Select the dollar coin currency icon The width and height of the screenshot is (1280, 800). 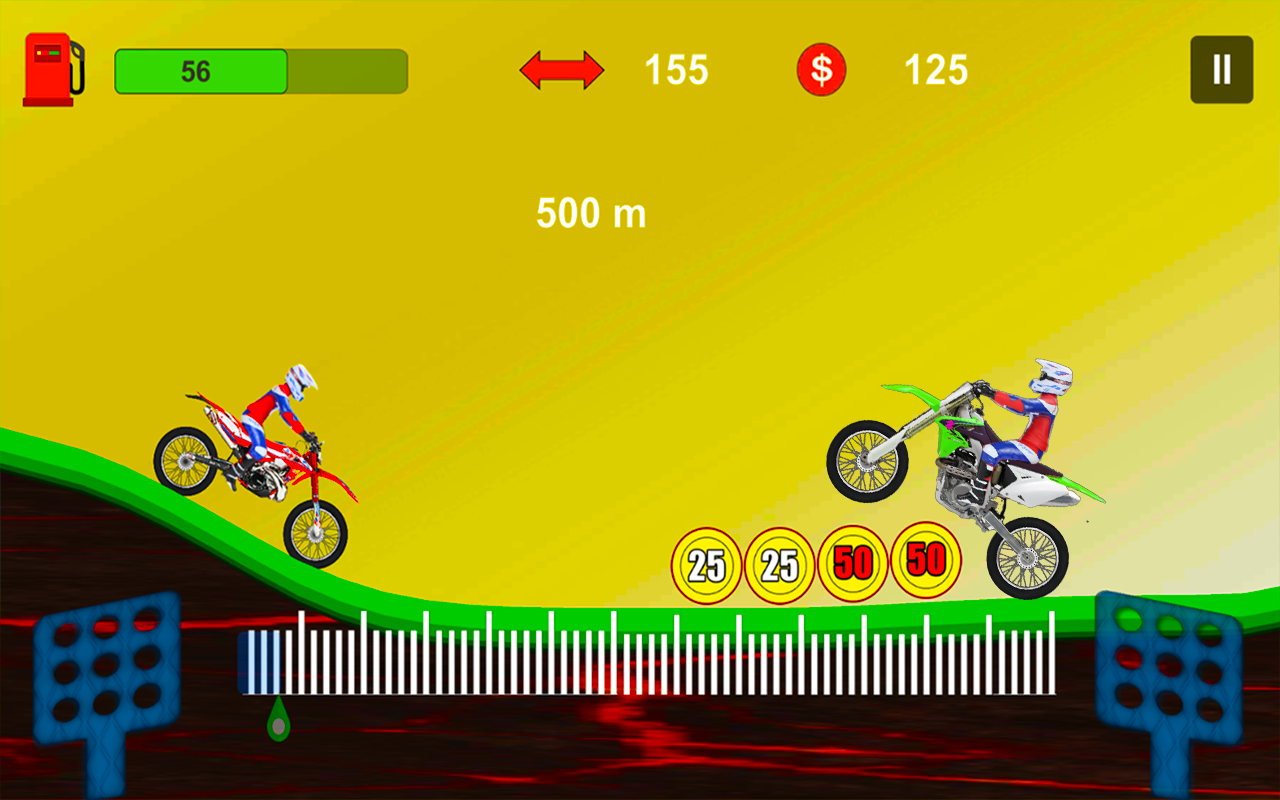tap(822, 70)
